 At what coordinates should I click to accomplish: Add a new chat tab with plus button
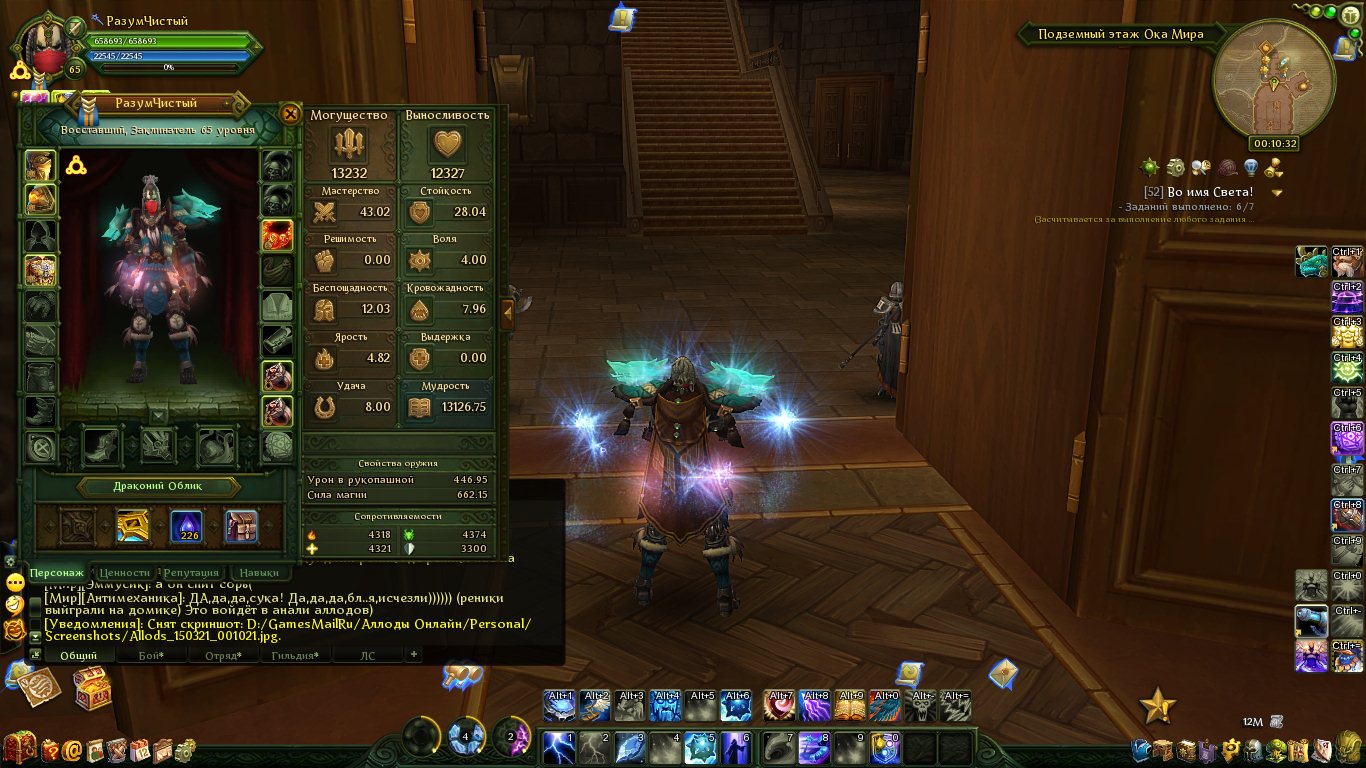(x=413, y=654)
